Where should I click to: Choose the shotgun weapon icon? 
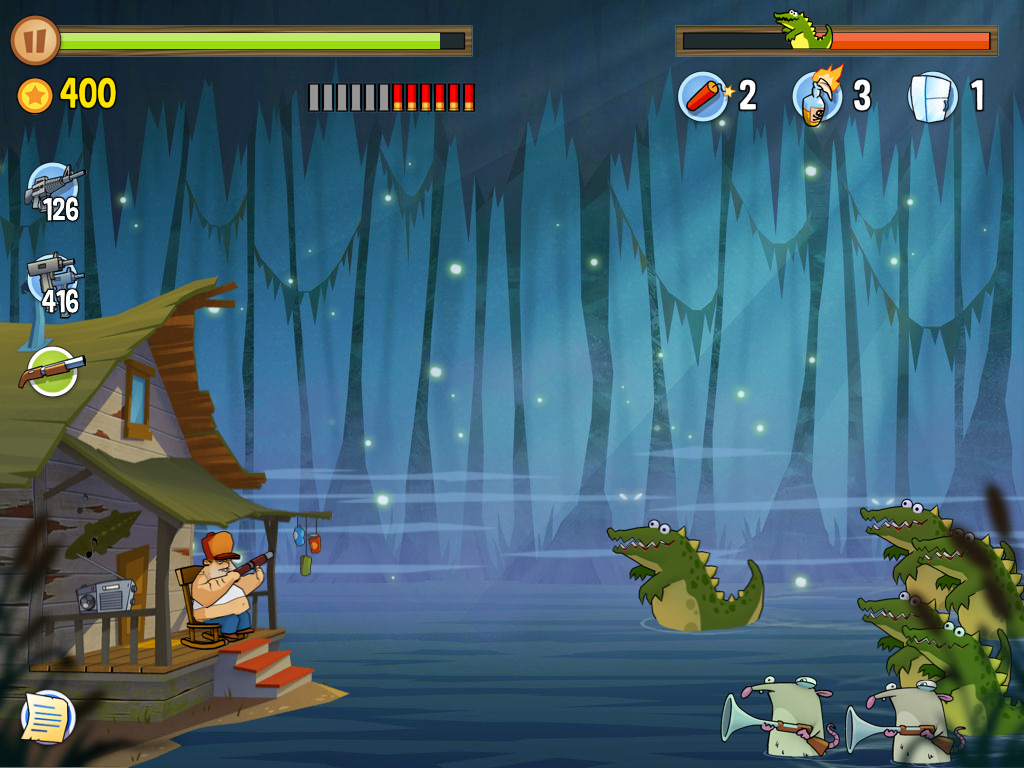pos(52,371)
